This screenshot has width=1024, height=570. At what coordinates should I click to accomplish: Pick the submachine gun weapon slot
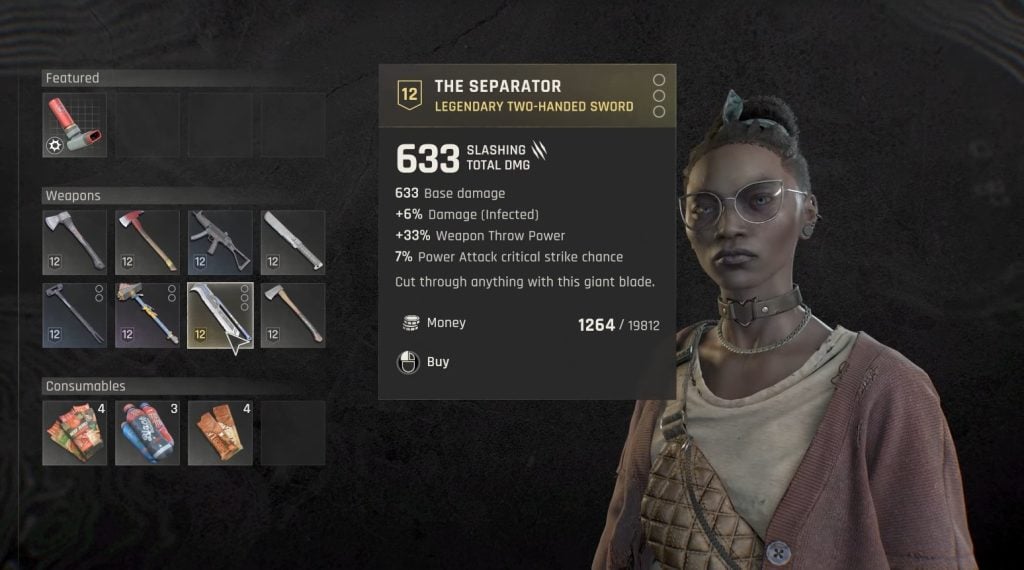(x=220, y=242)
